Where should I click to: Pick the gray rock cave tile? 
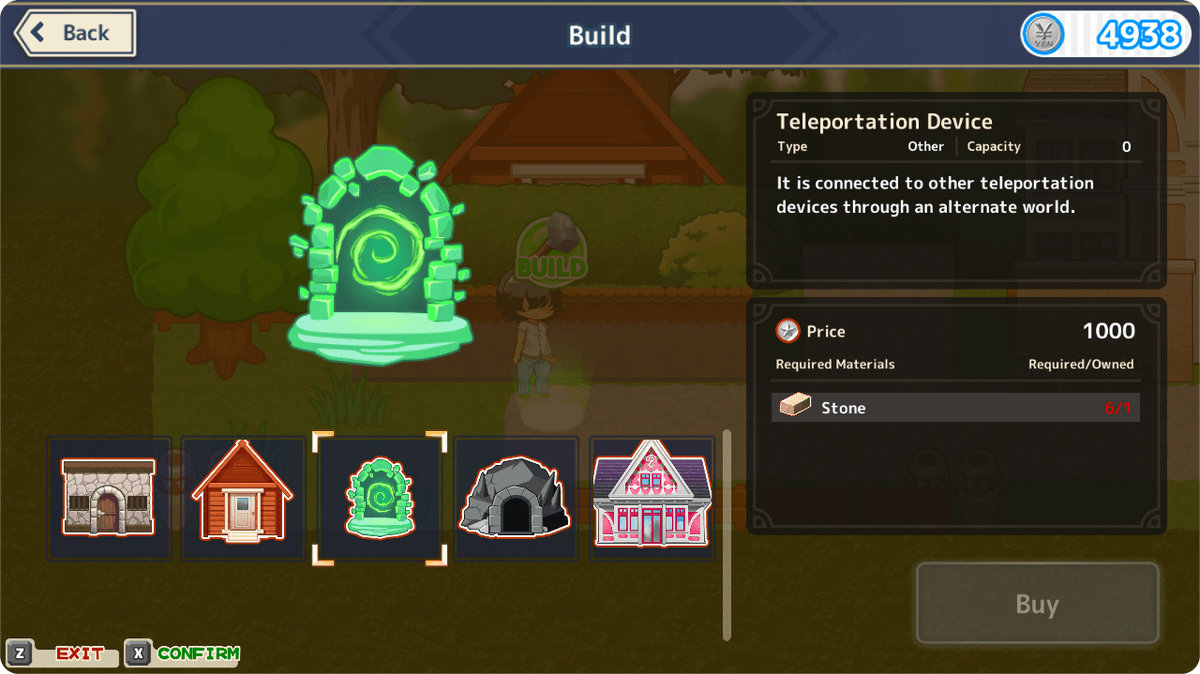pos(515,497)
